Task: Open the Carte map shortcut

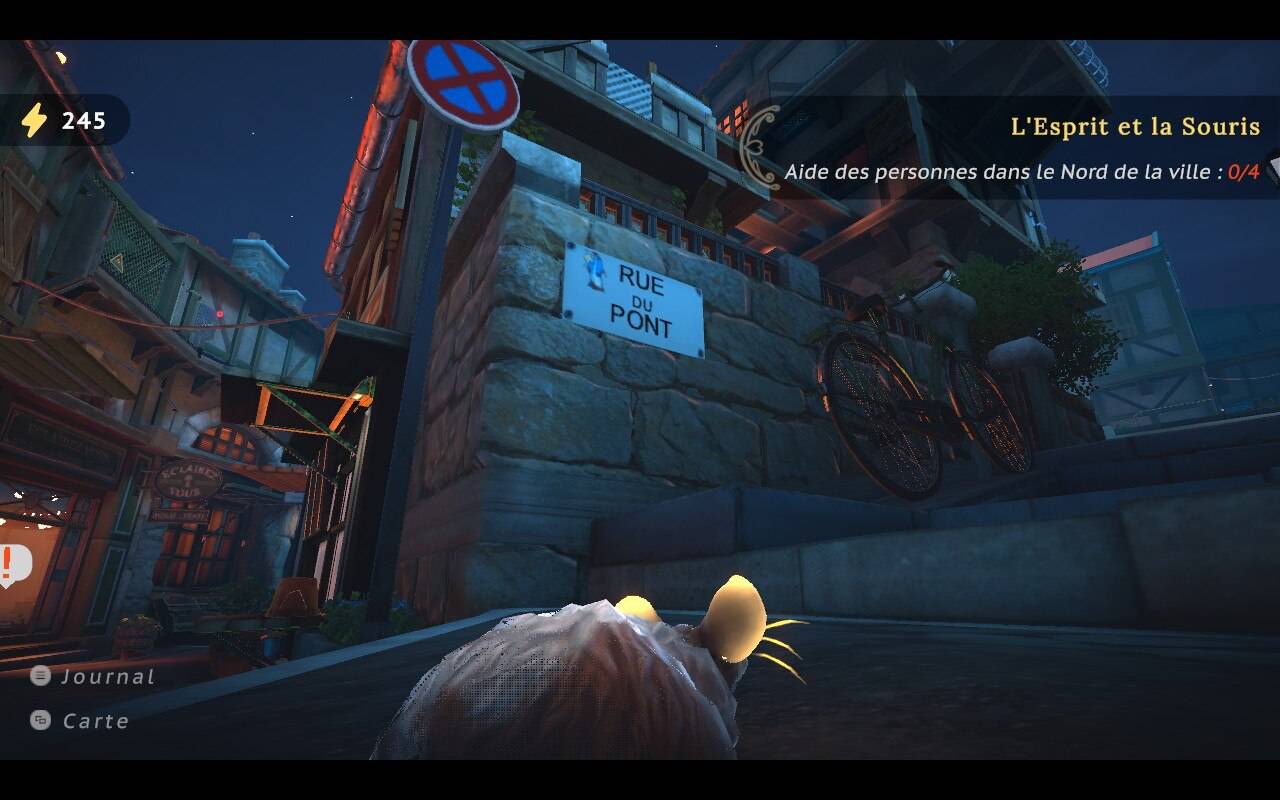Action: 81,721
